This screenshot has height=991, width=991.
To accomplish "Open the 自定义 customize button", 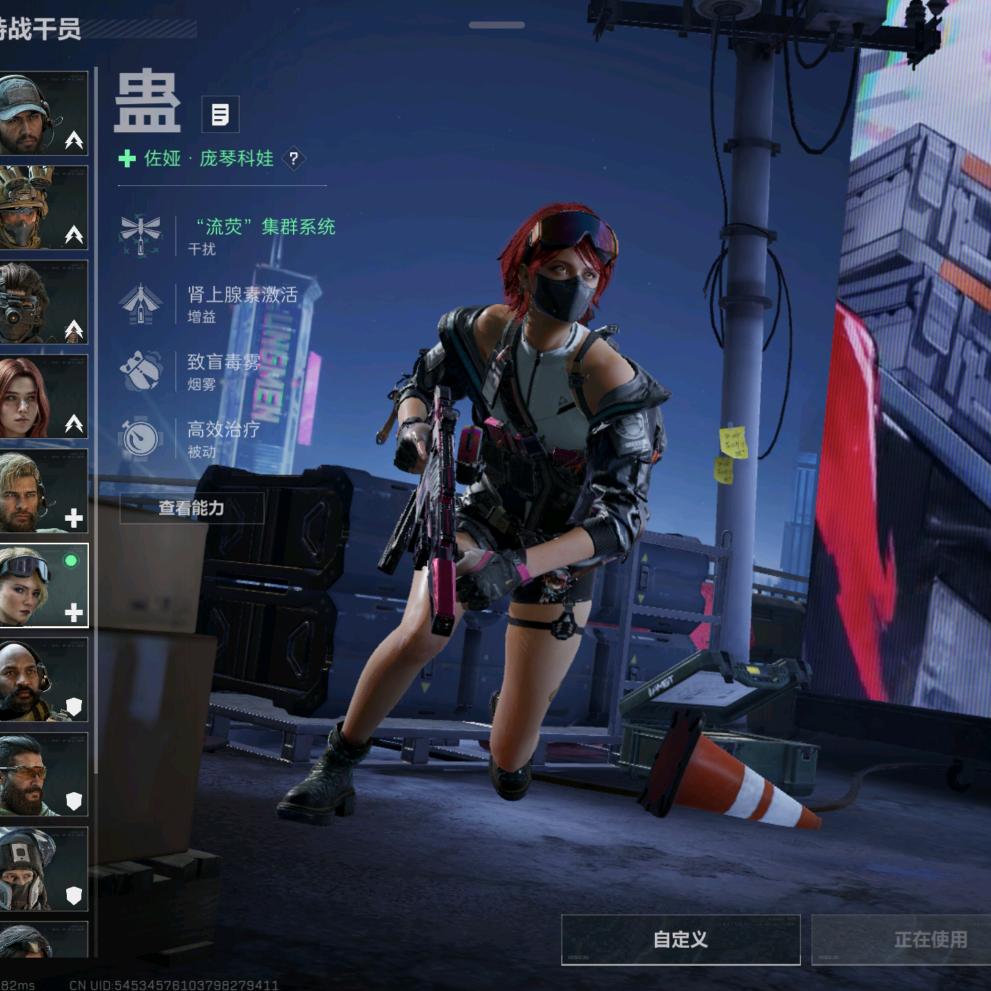I will point(680,939).
